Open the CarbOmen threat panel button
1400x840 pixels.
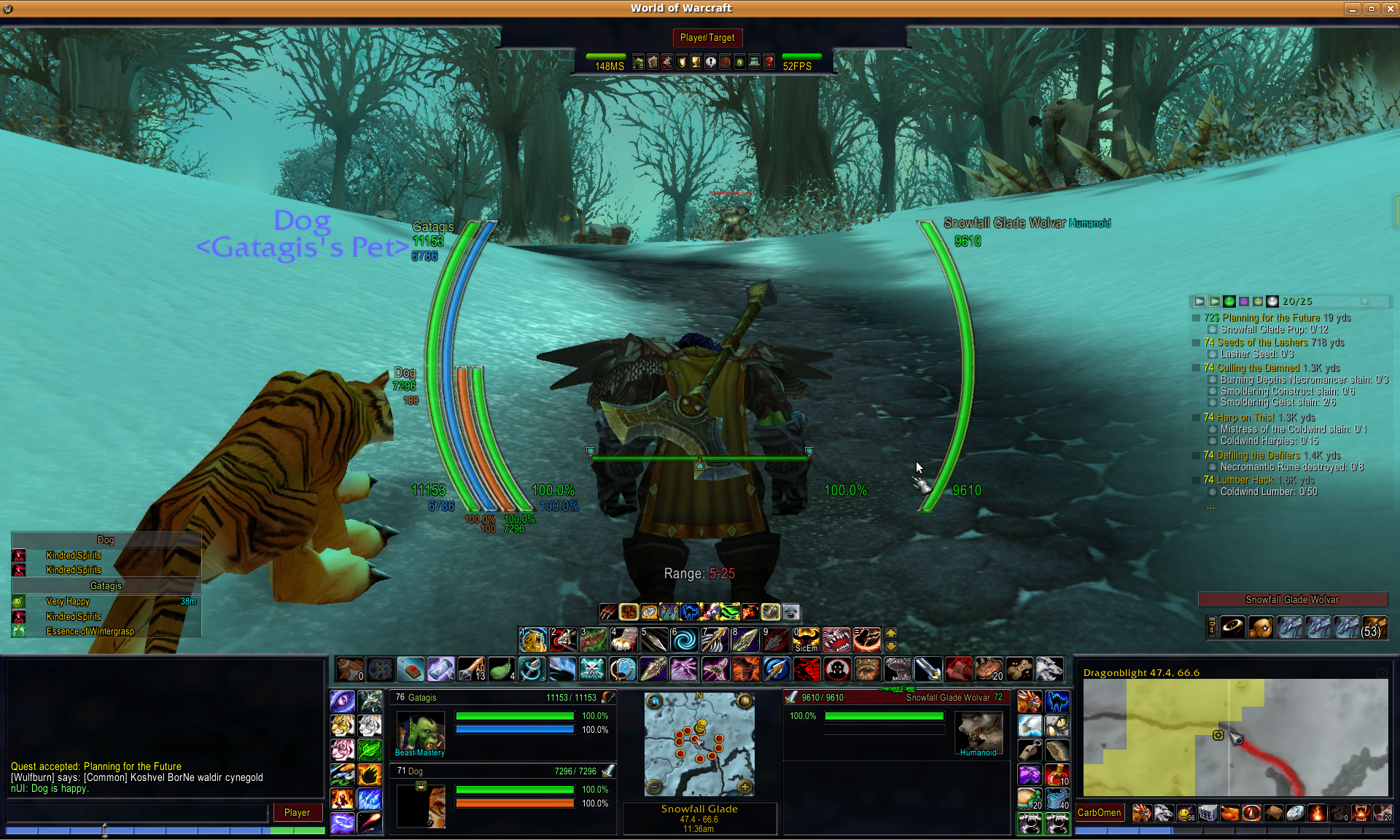pyautogui.click(x=1099, y=812)
